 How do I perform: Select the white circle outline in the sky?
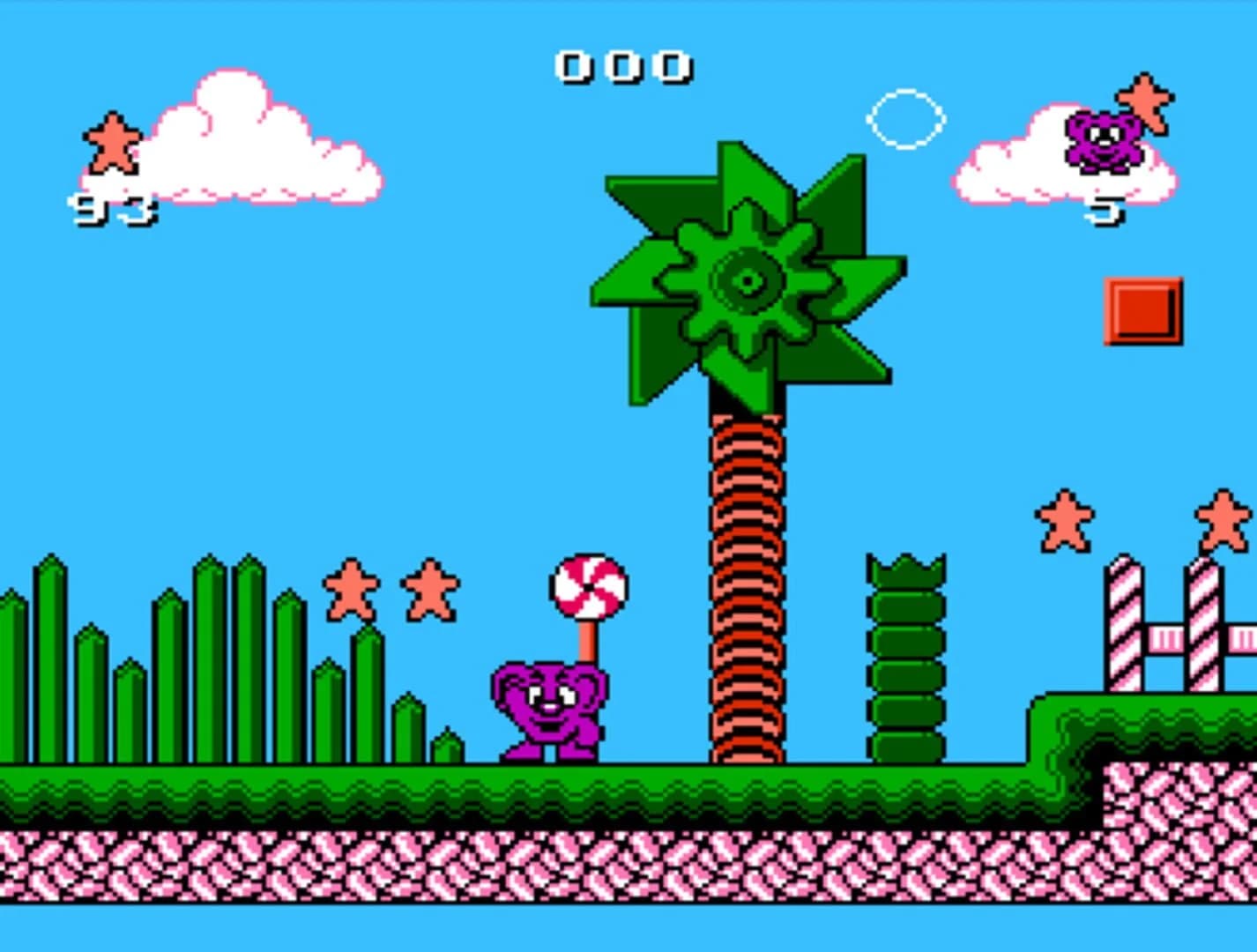pyautogui.click(x=904, y=119)
